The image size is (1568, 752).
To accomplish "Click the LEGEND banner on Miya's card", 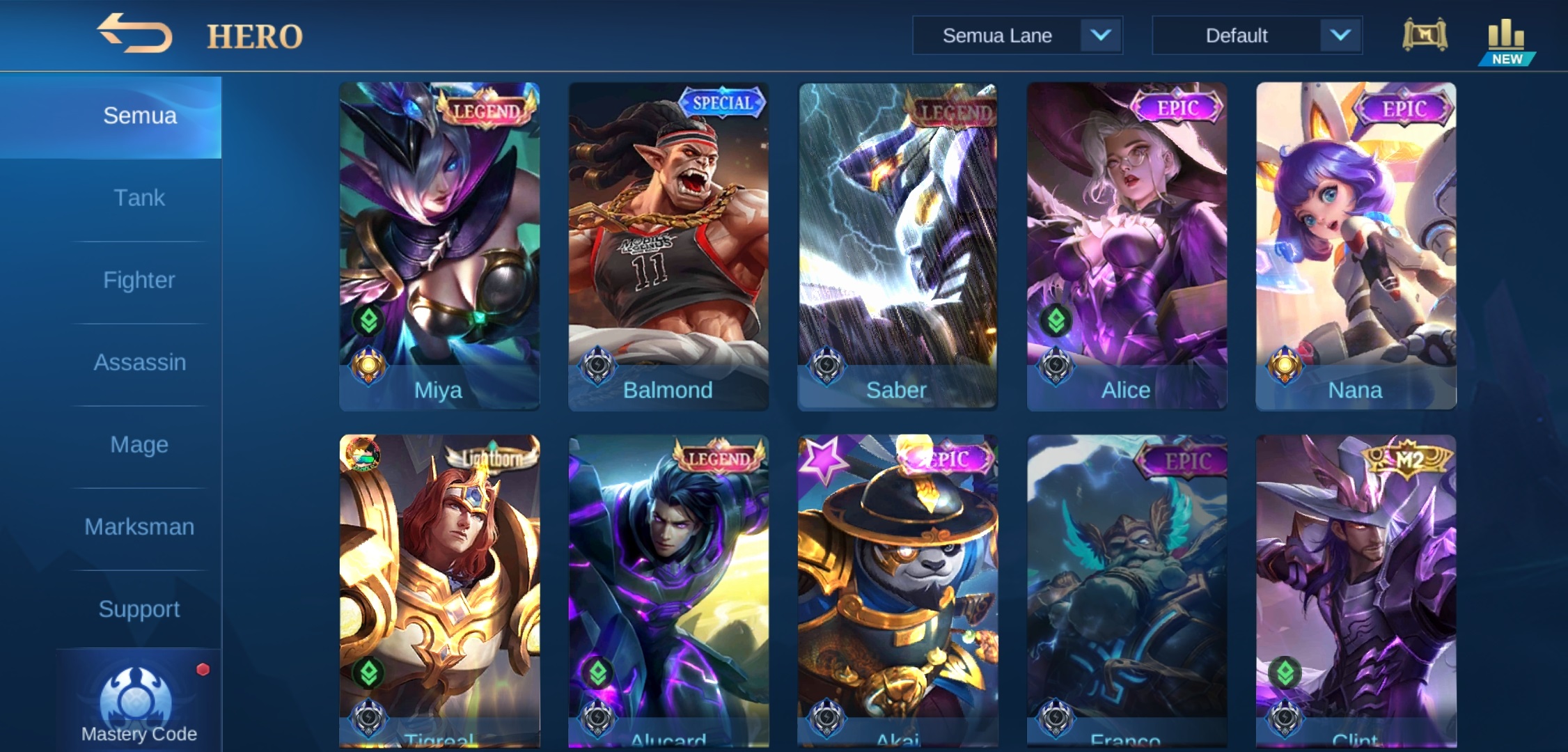I will 487,109.
